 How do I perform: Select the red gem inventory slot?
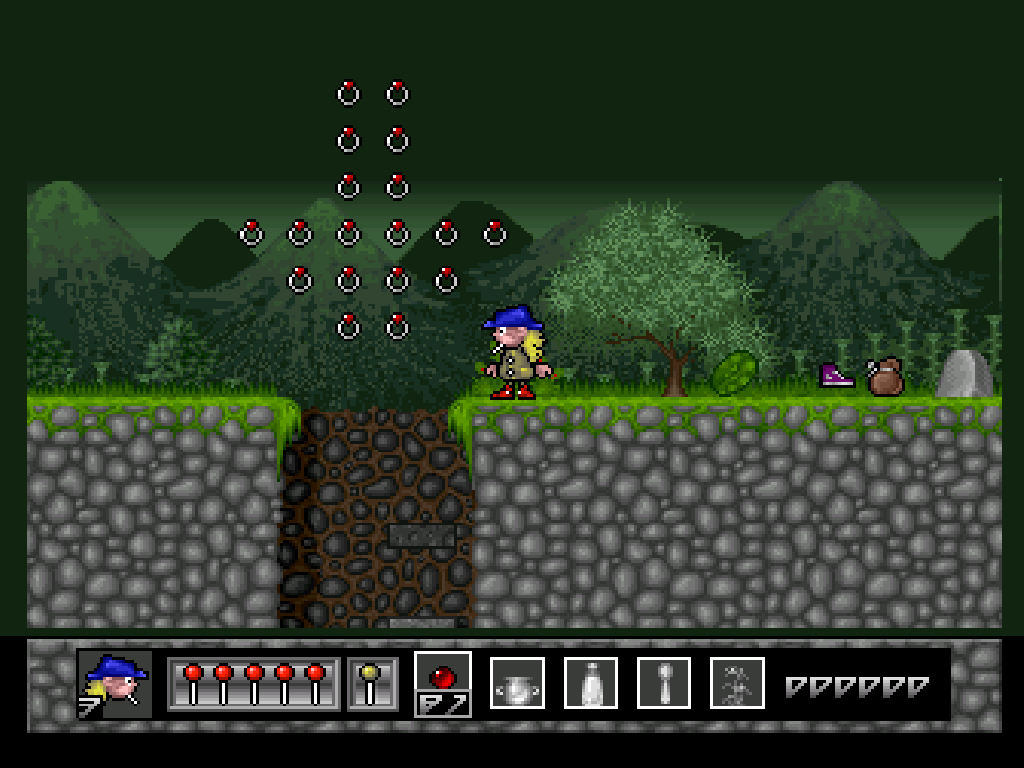[x=443, y=683]
